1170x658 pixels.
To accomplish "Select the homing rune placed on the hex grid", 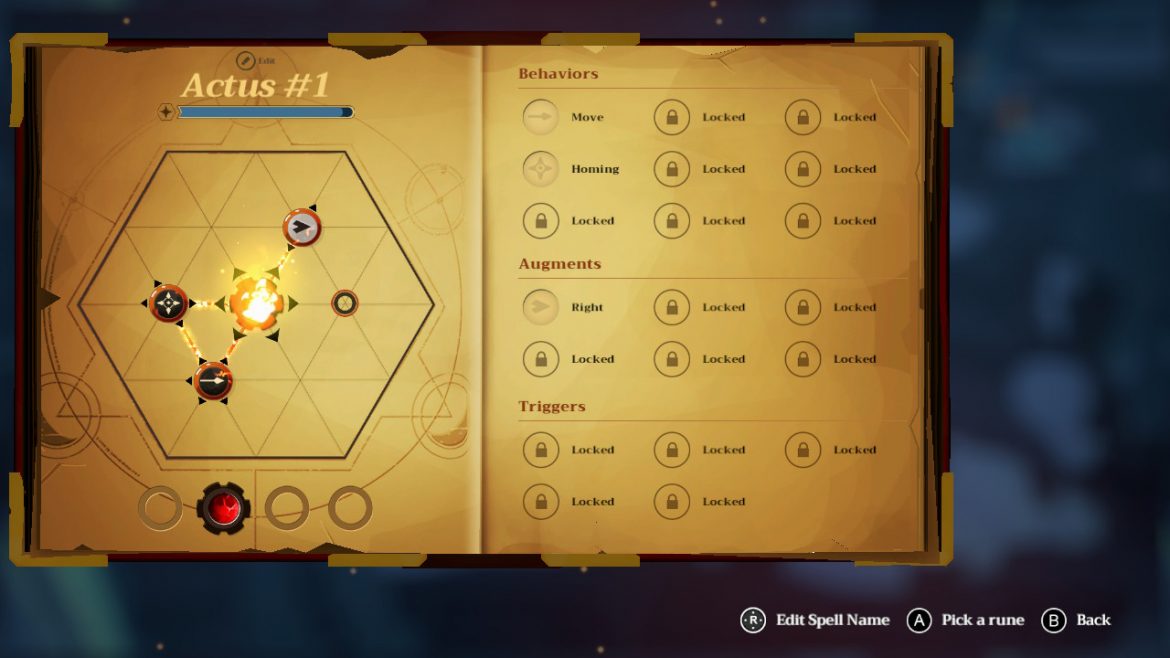I will coord(169,302).
